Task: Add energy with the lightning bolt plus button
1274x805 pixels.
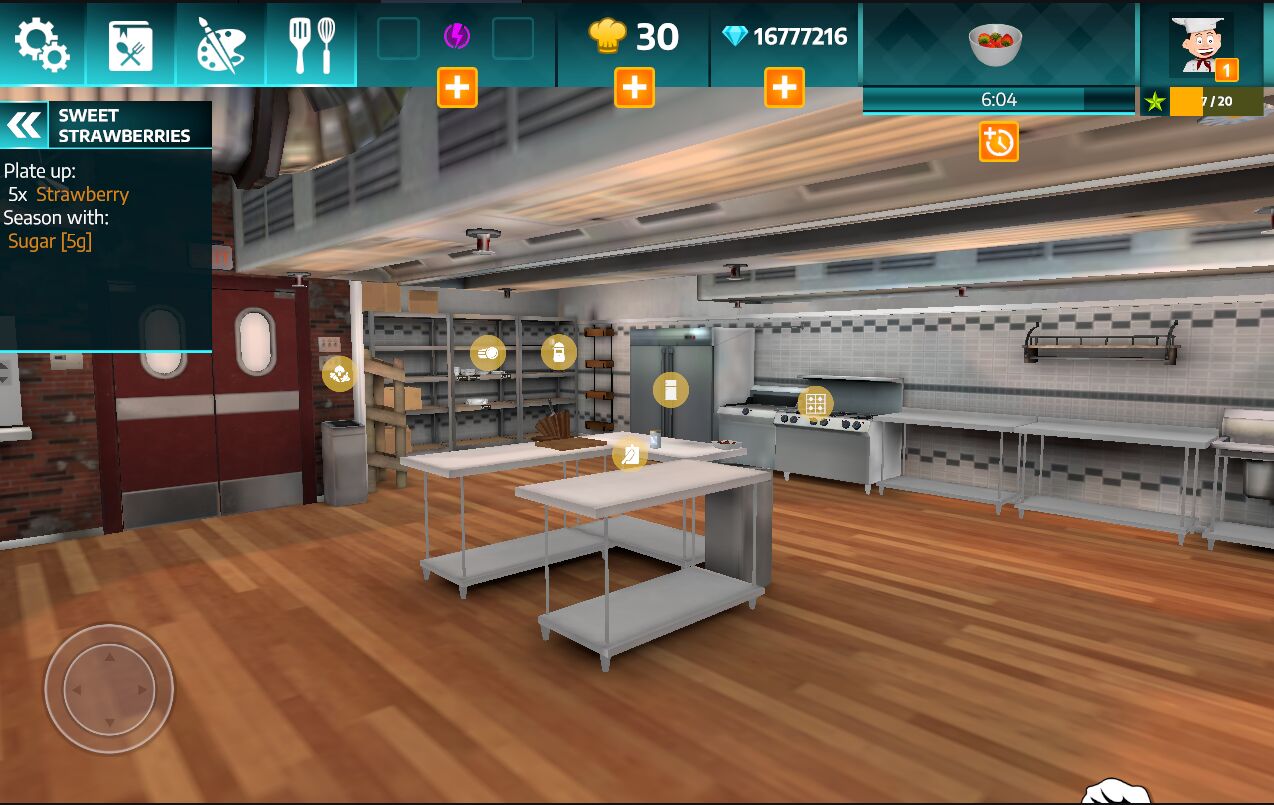Action: (457, 88)
